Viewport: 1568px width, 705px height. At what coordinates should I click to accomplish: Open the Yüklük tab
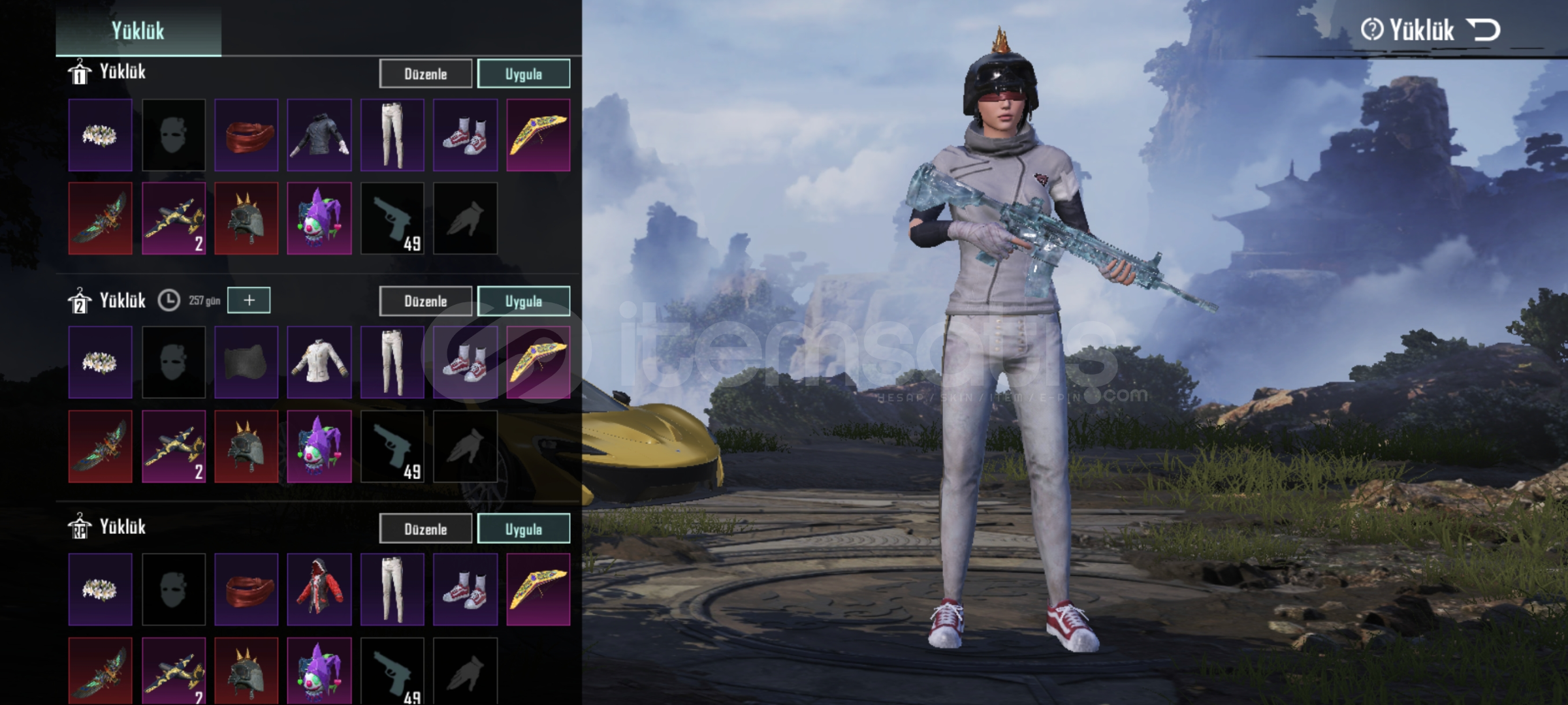point(138,30)
